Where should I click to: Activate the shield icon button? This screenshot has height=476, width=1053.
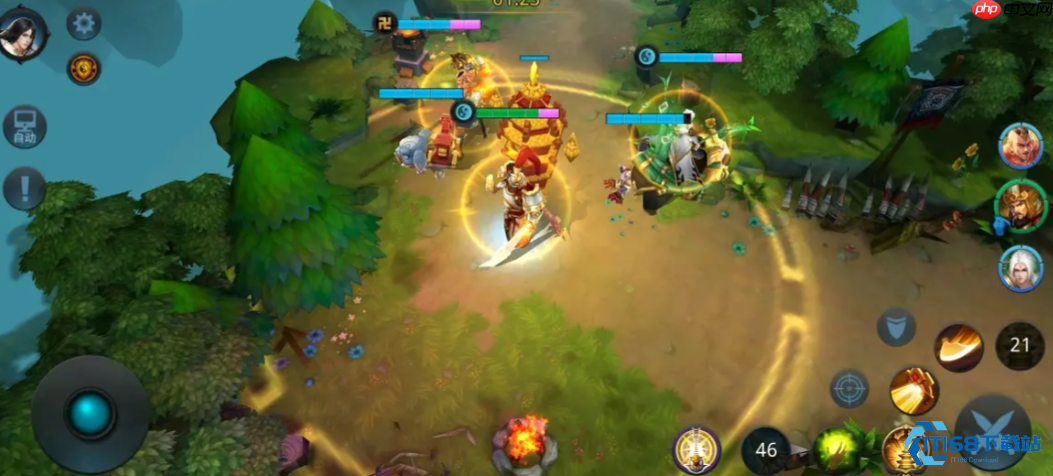[896, 326]
